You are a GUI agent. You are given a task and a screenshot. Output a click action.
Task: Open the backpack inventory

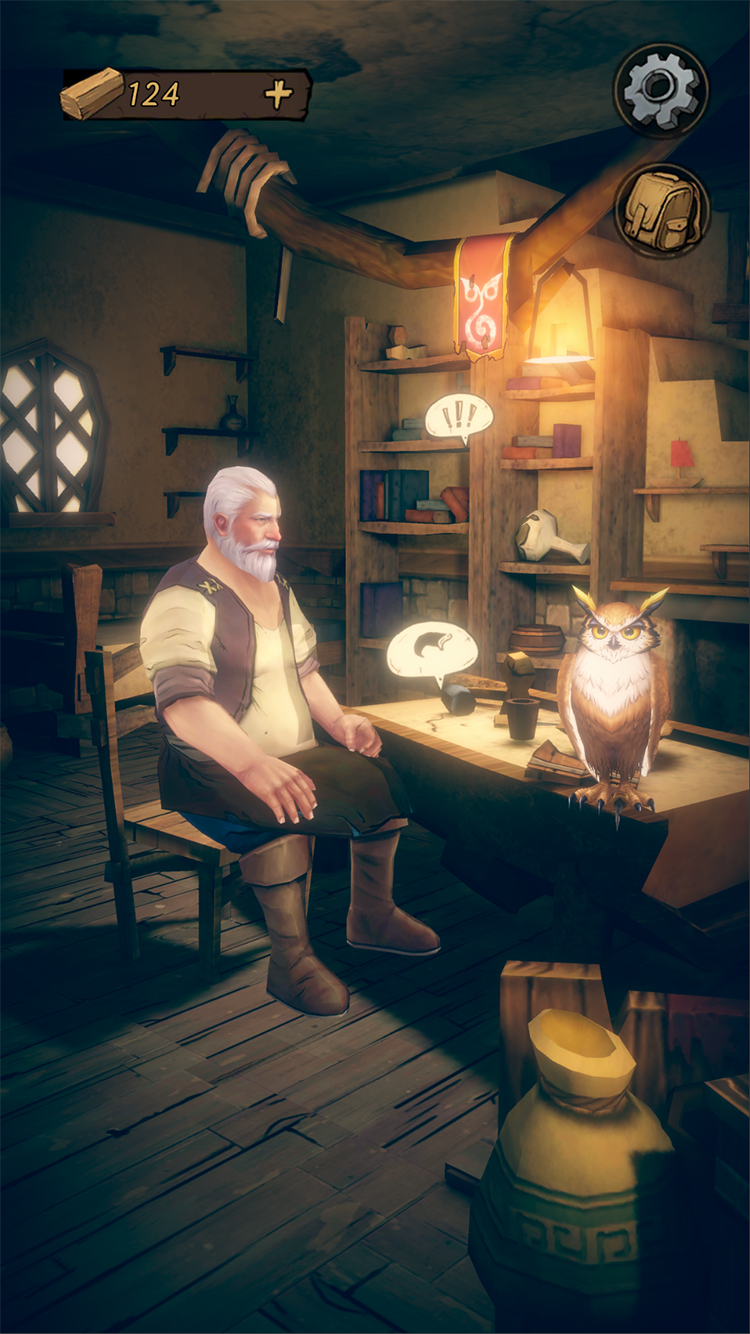click(x=662, y=211)
